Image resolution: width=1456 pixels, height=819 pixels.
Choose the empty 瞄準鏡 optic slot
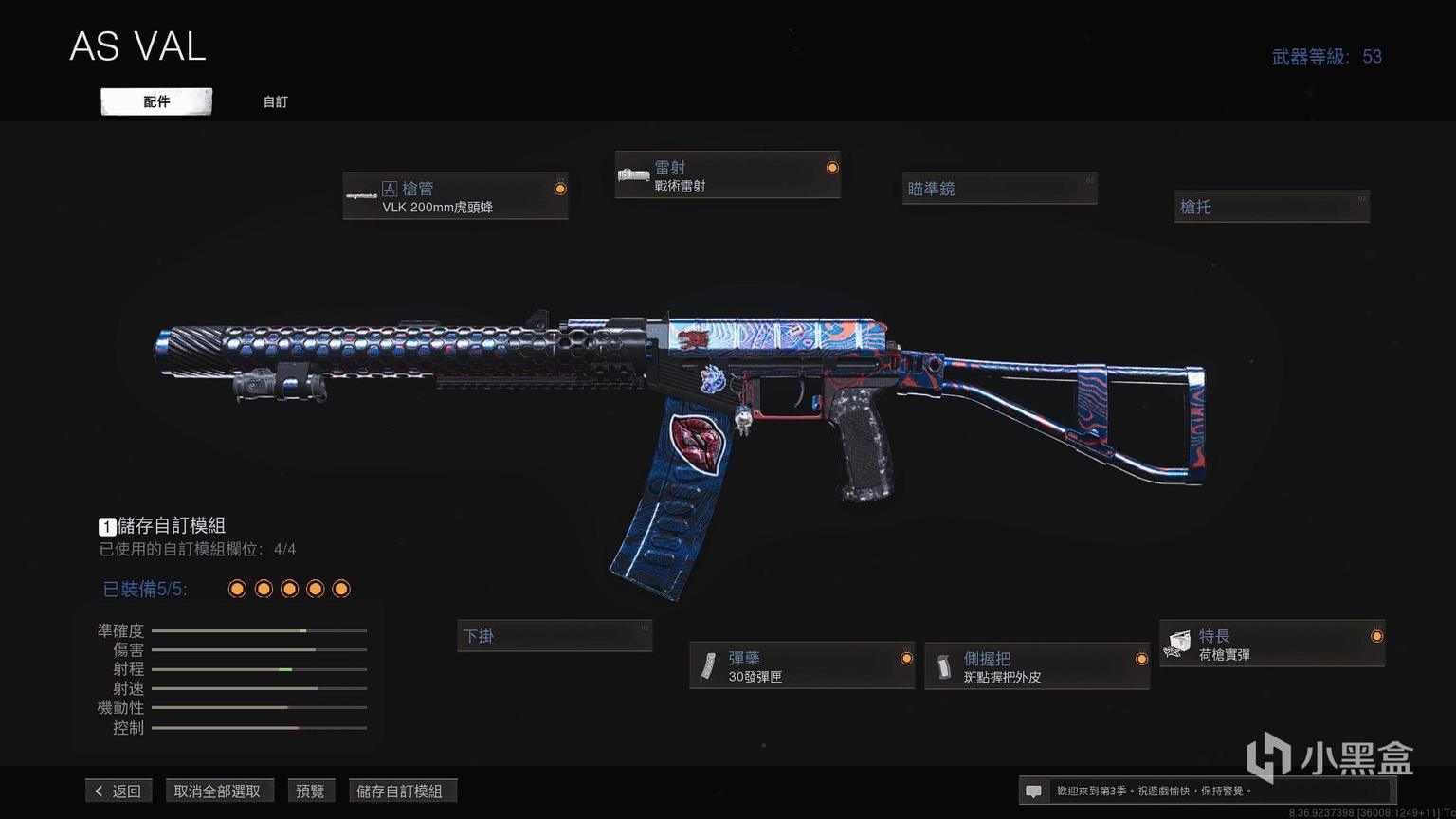(x=999, y=189)
